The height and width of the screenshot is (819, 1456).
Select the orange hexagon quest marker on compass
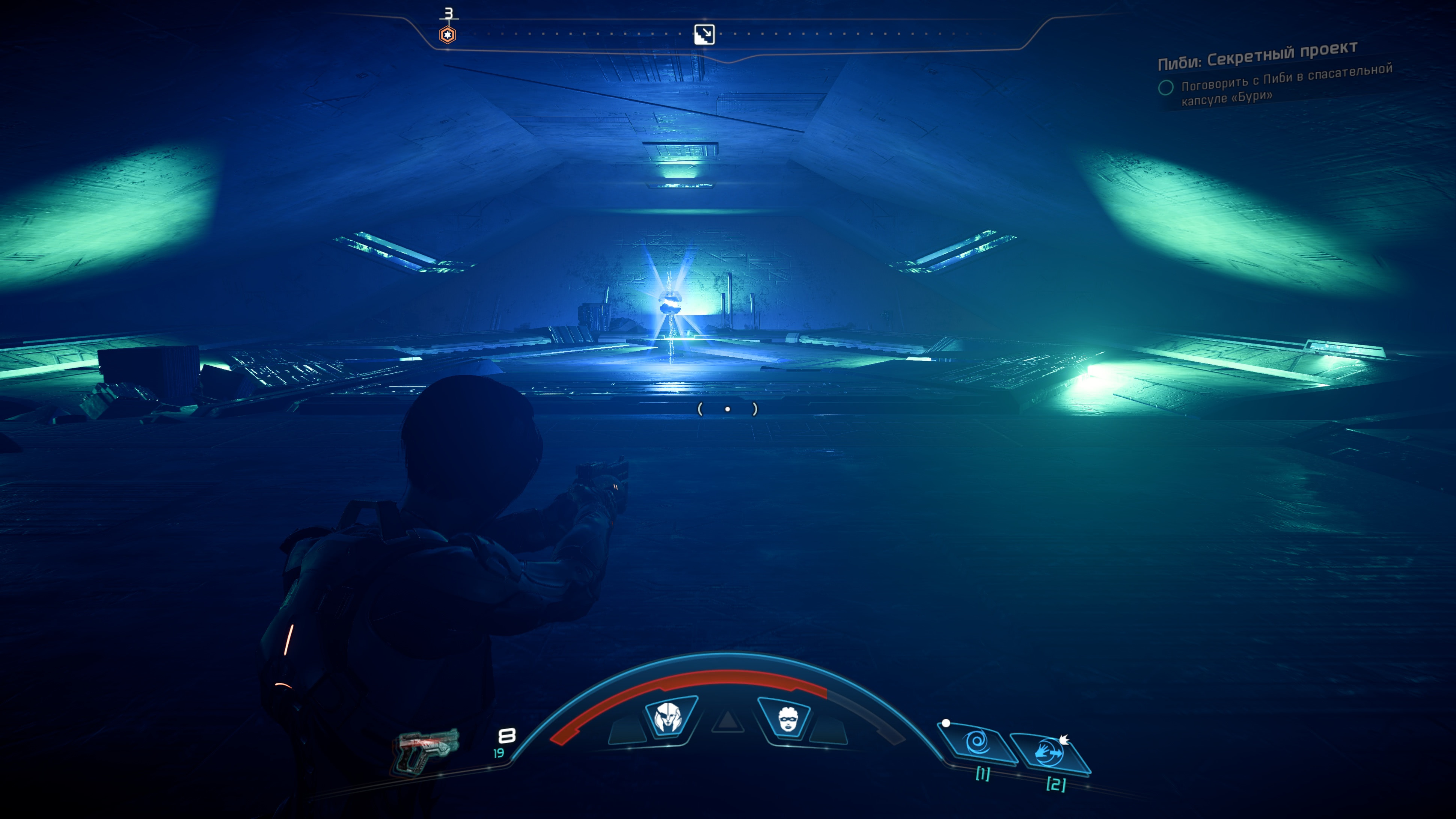[x=447, y=35]
